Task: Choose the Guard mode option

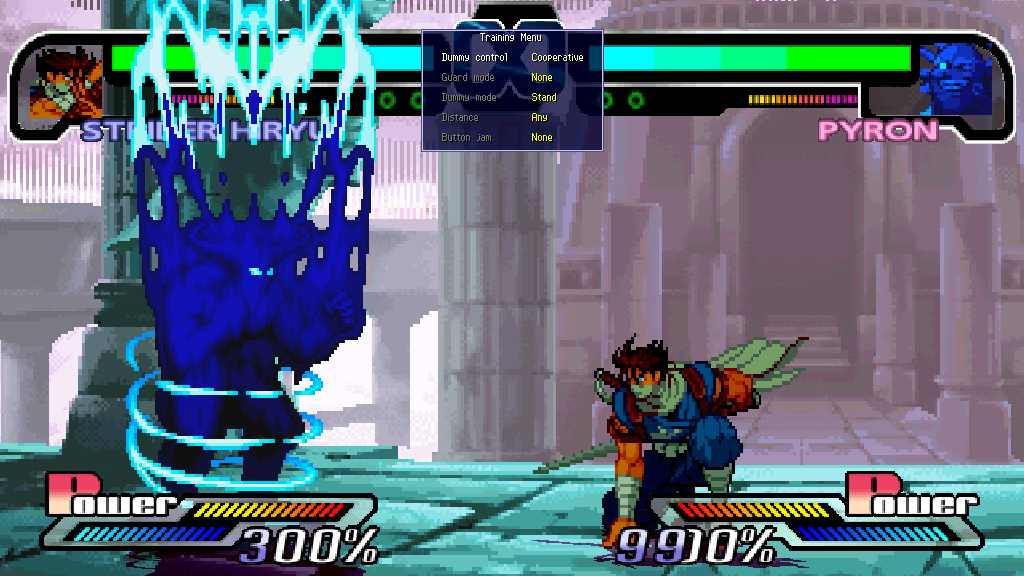Action: coord(468,78)
